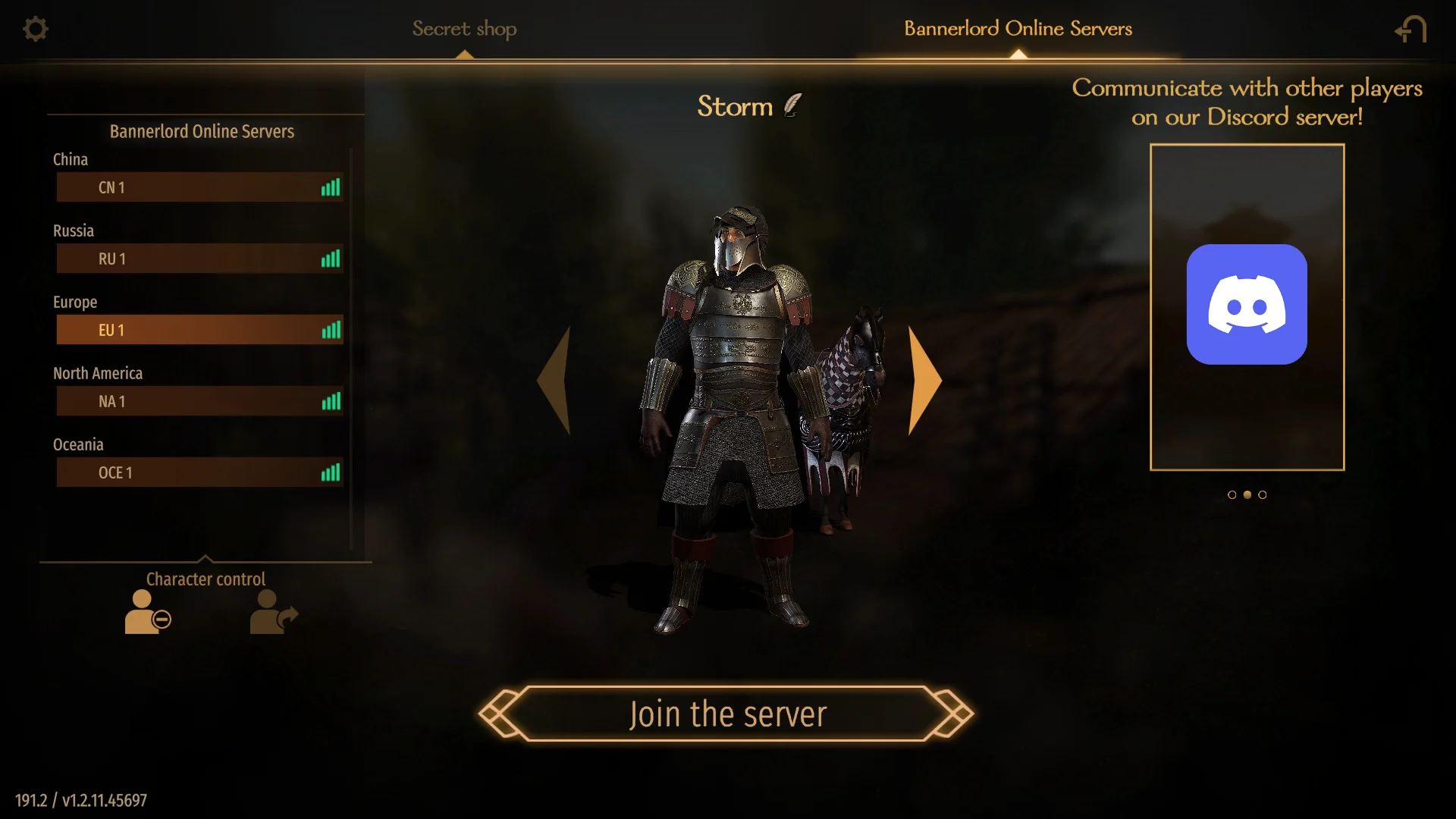Switch to the Secret shop tab
The image size is (1456, 819).
click(x=464, y=29)
